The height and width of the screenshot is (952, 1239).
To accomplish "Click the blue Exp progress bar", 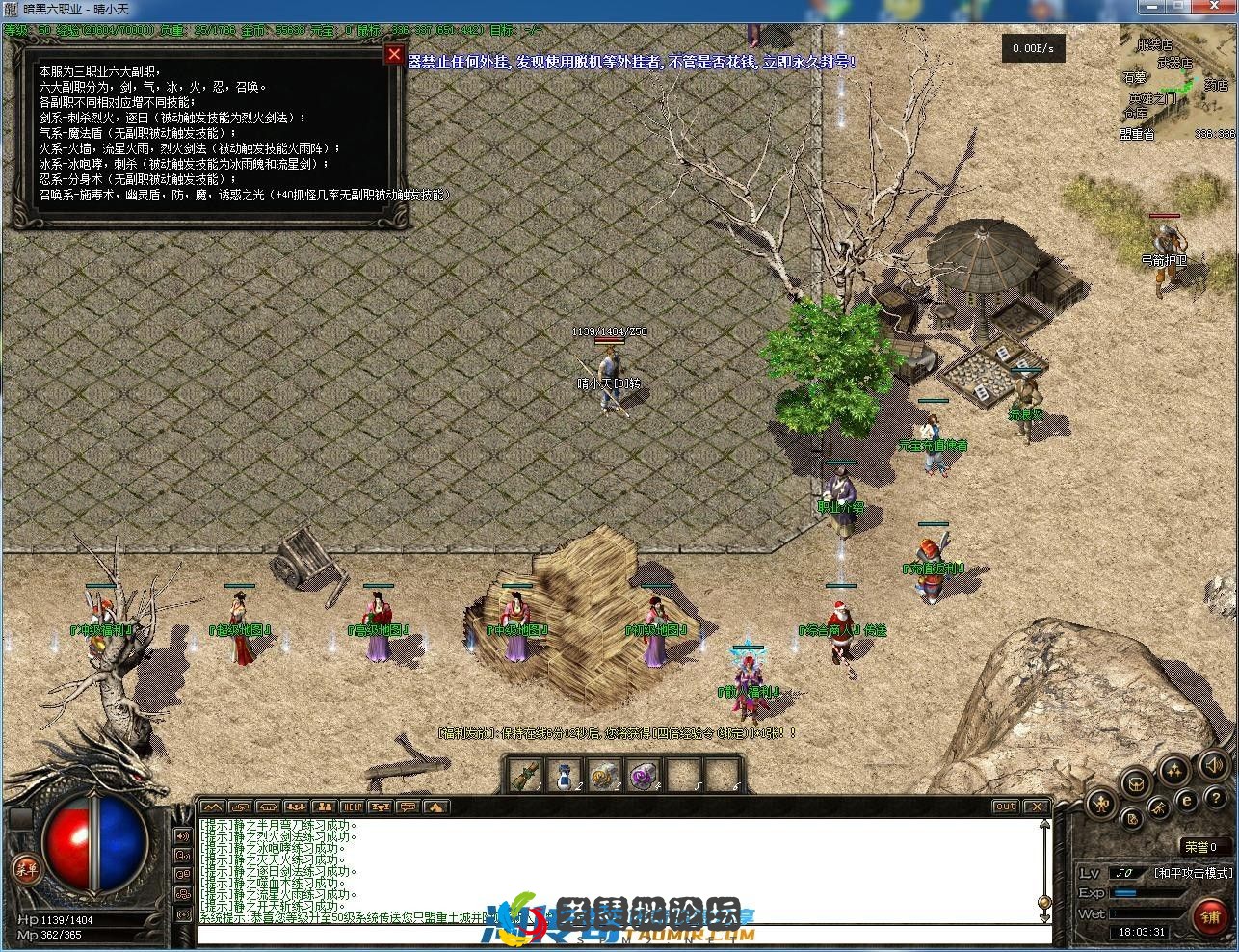I will 1147,892.
